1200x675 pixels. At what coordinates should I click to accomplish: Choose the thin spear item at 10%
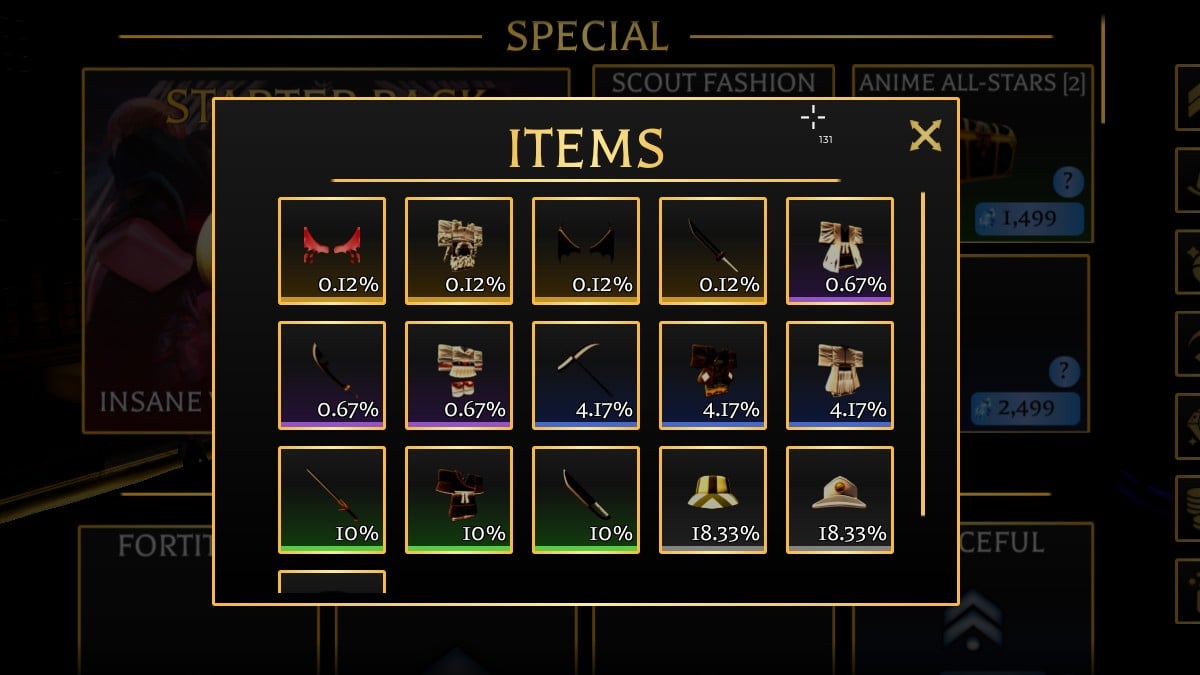pos(332,499)
